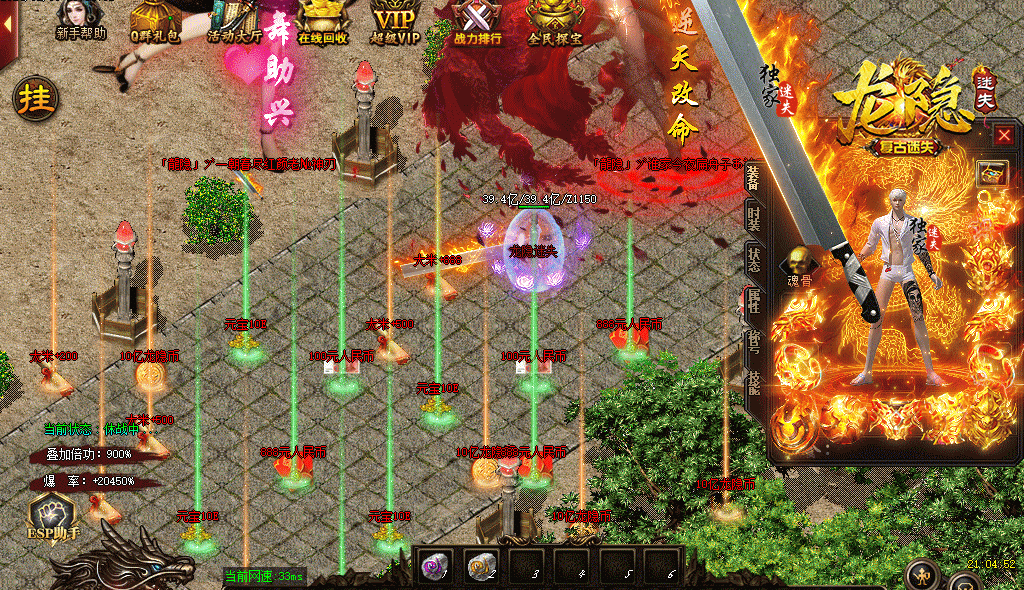
Task: Toggle the 挂 auto-battle button
Action: (x=35, y=99)
